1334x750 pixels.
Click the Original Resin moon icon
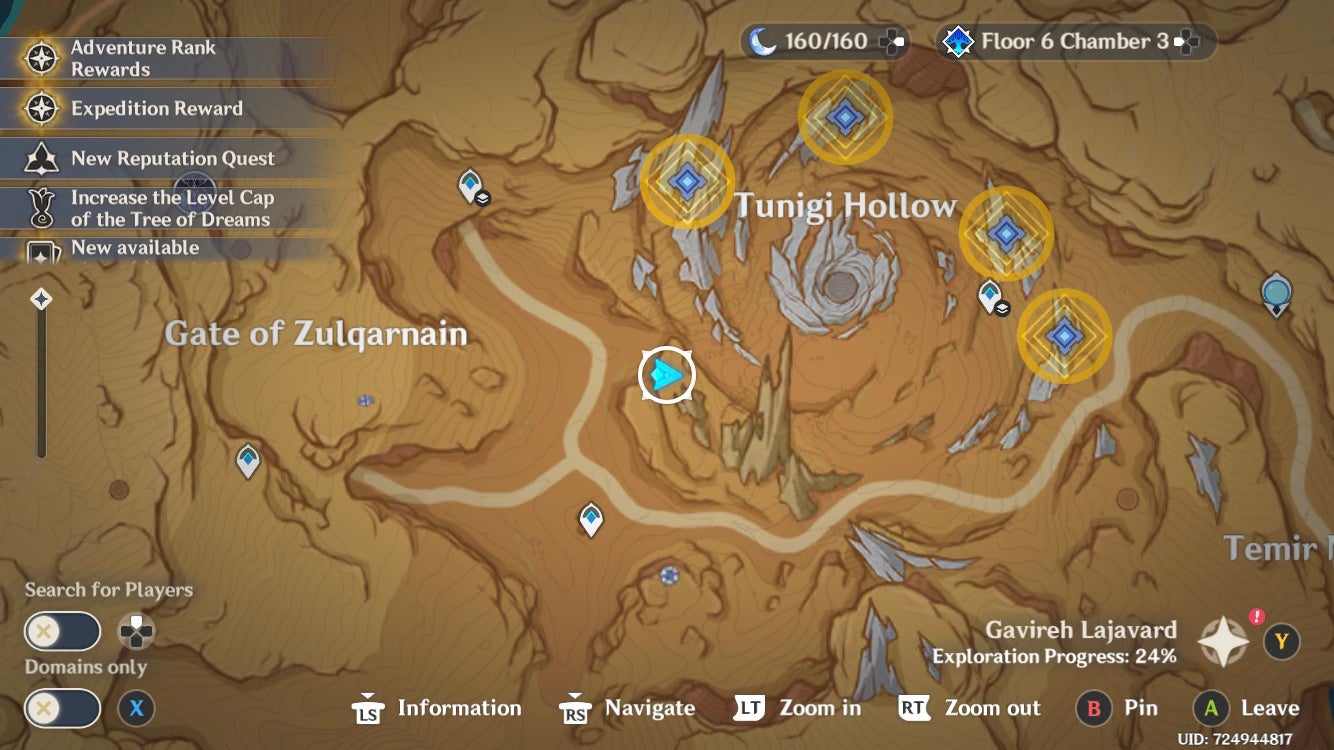762,40
